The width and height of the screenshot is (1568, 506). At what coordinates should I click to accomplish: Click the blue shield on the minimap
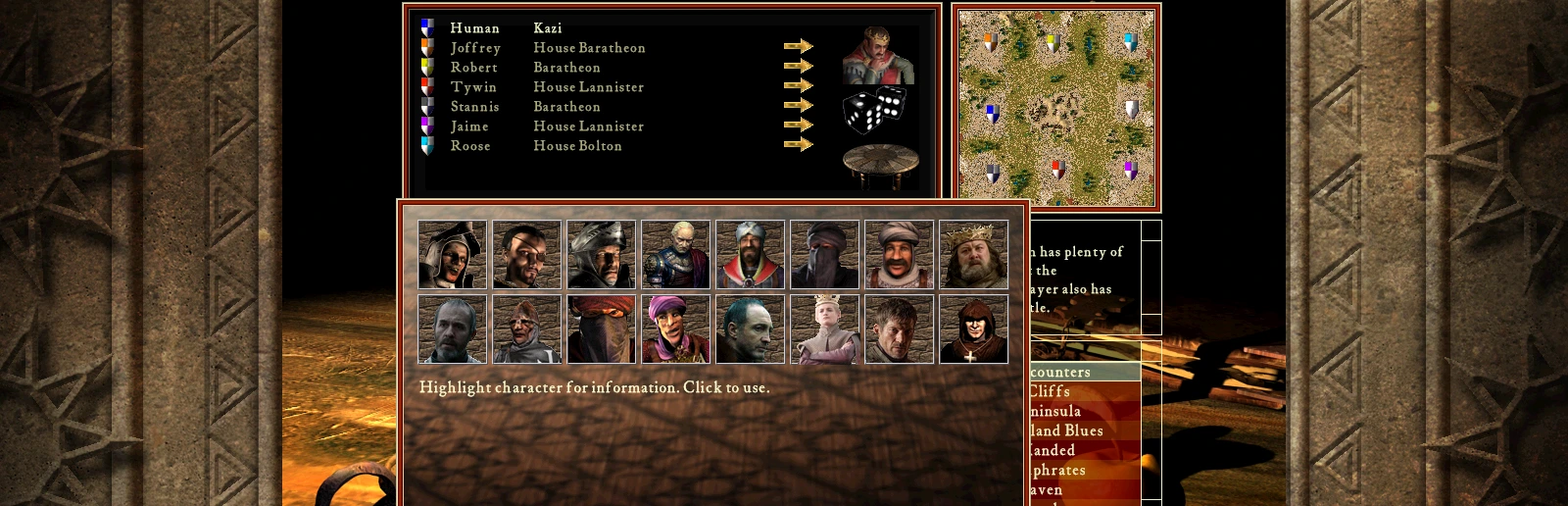[x=991, y=113]
